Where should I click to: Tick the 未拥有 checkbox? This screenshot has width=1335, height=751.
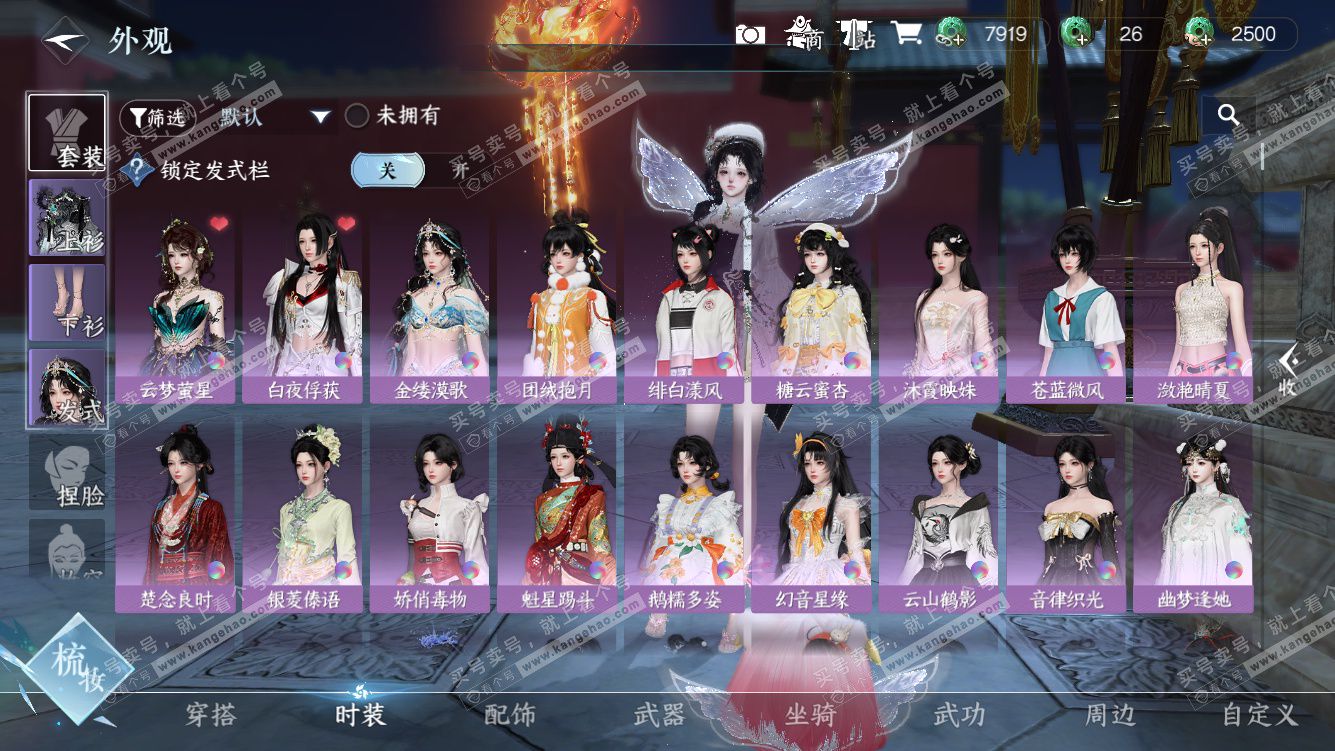[357, 116]
